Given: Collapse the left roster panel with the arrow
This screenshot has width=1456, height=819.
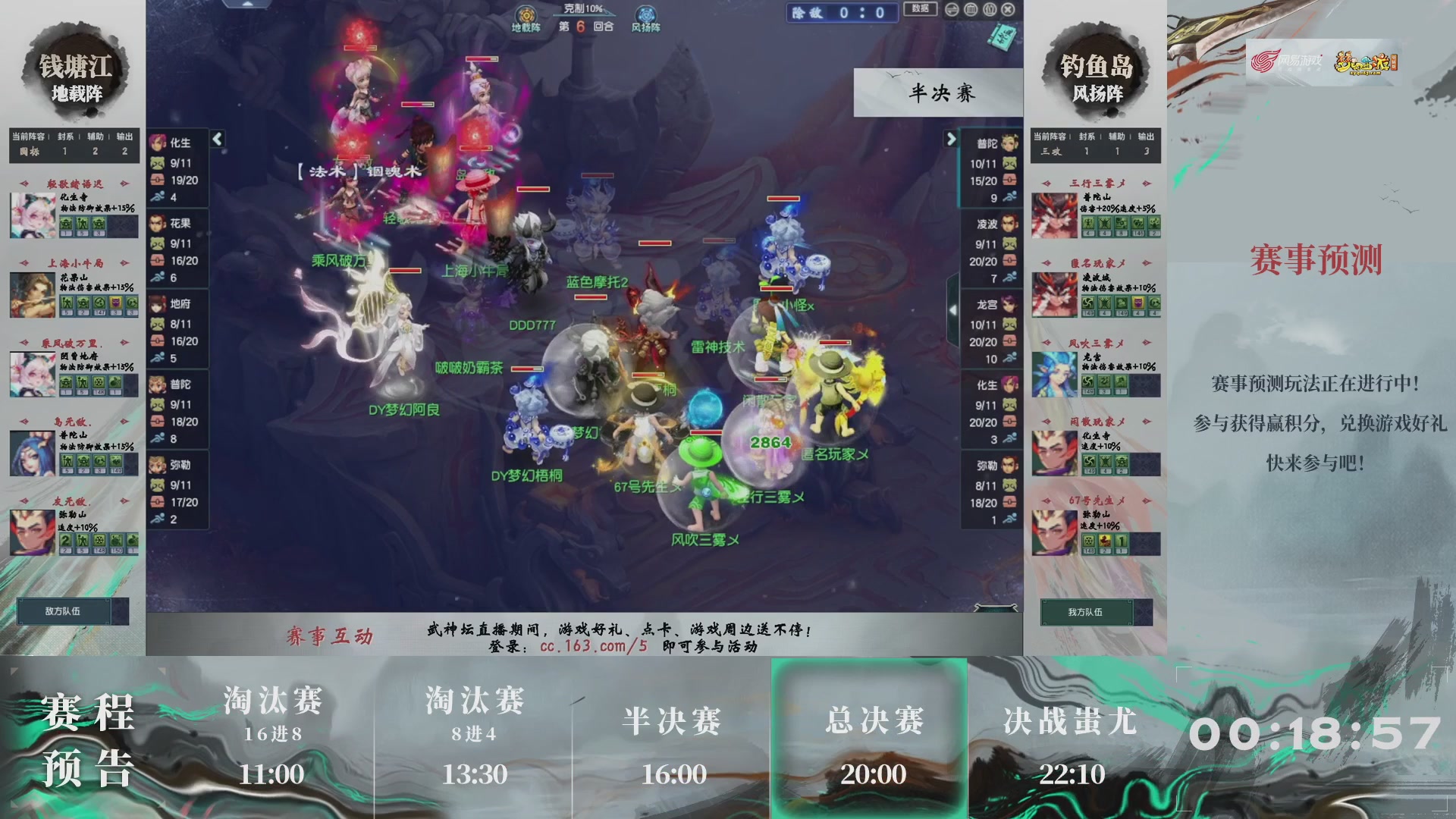Looking at the screenshot, I should point(218,140).
